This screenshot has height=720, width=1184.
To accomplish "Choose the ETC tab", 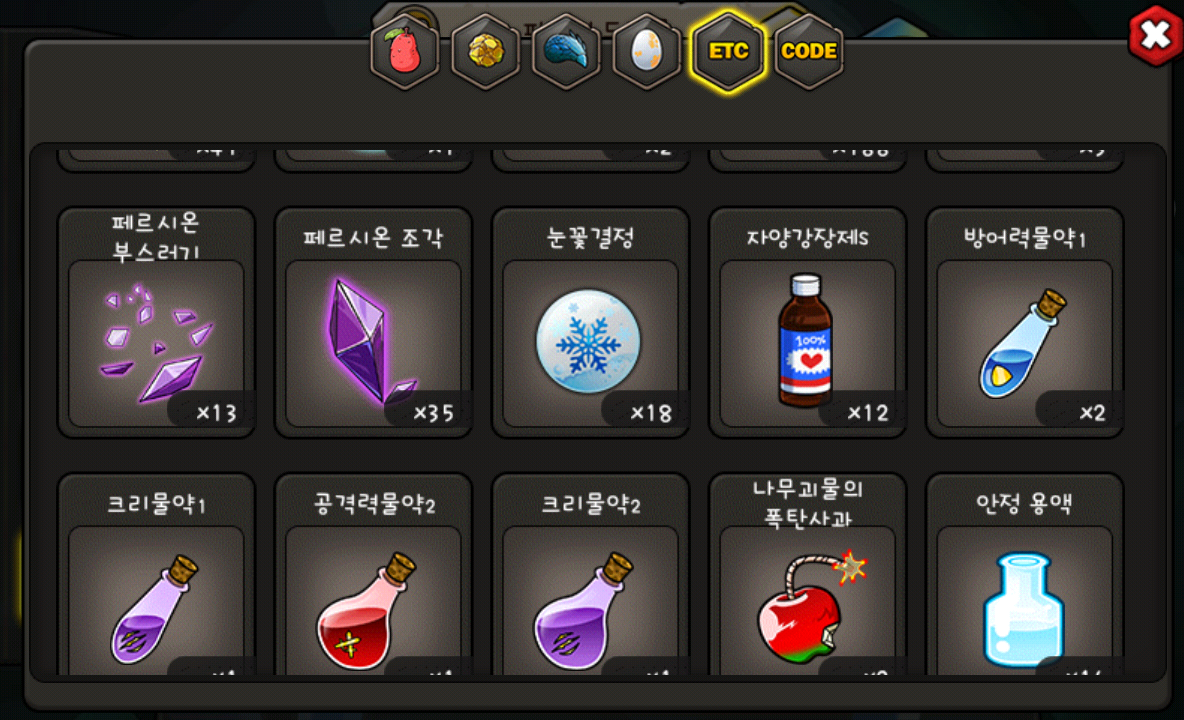I will tap(728, 51).
